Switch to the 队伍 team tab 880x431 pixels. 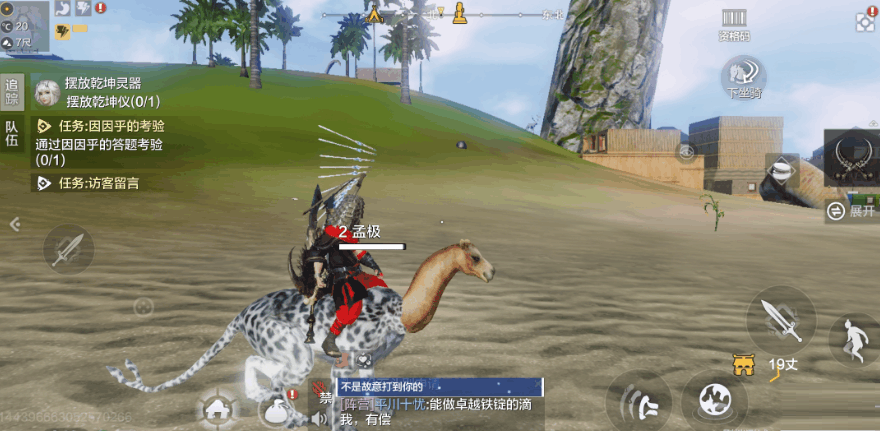tap(12, 134)
